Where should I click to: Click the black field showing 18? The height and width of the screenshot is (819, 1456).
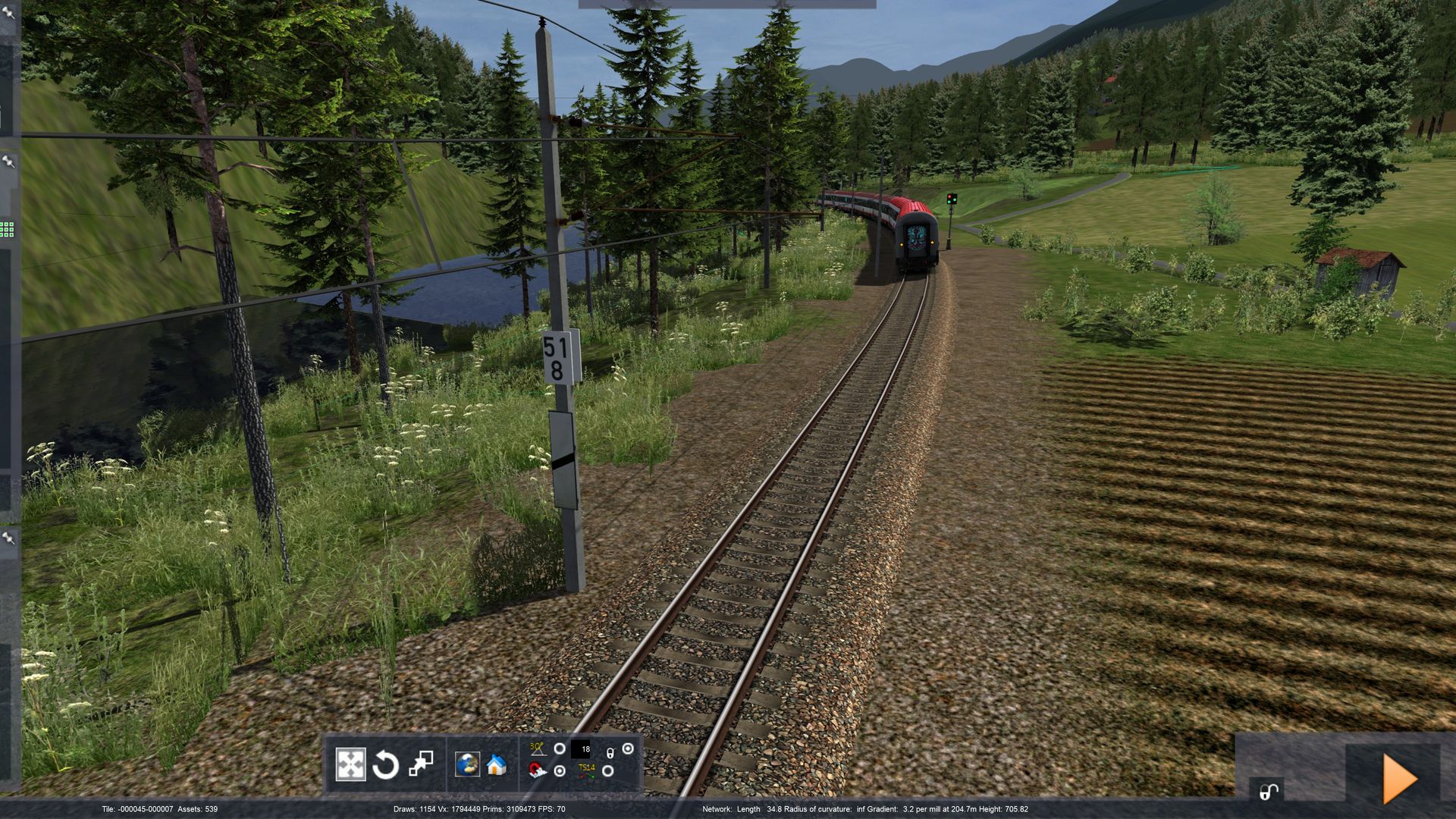coord(582,749)
